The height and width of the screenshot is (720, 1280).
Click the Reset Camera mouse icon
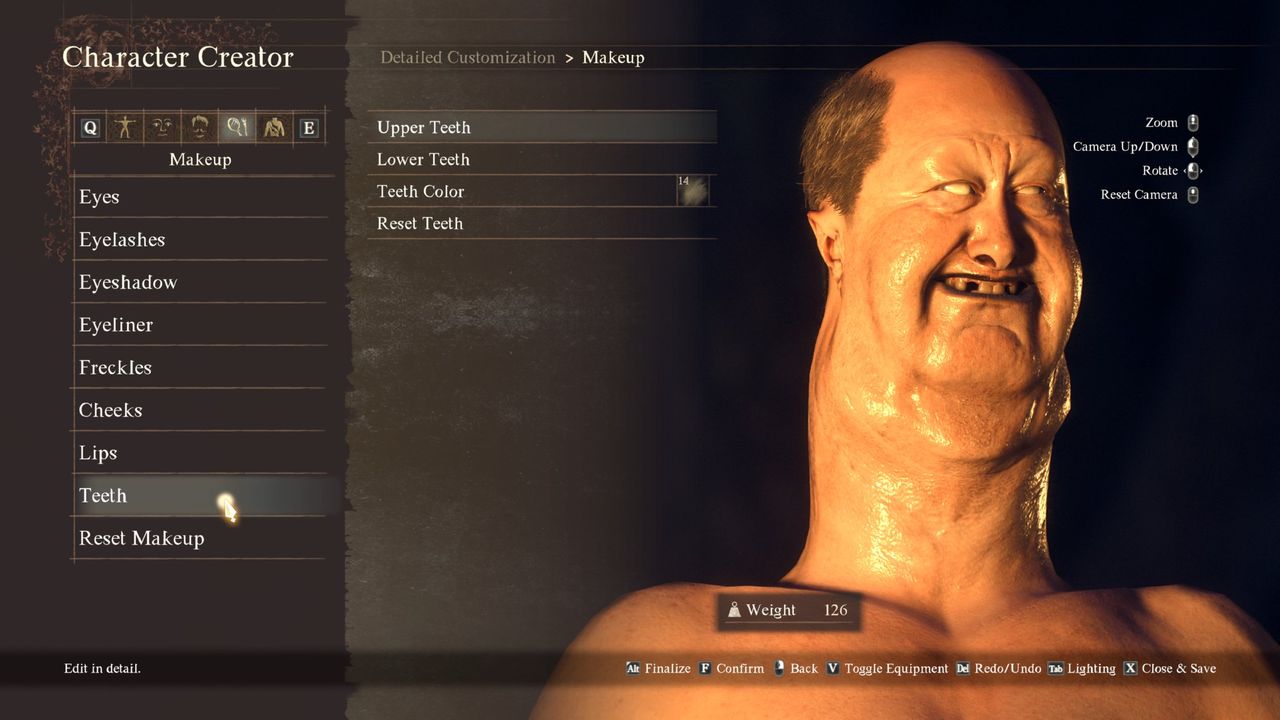1192,195
